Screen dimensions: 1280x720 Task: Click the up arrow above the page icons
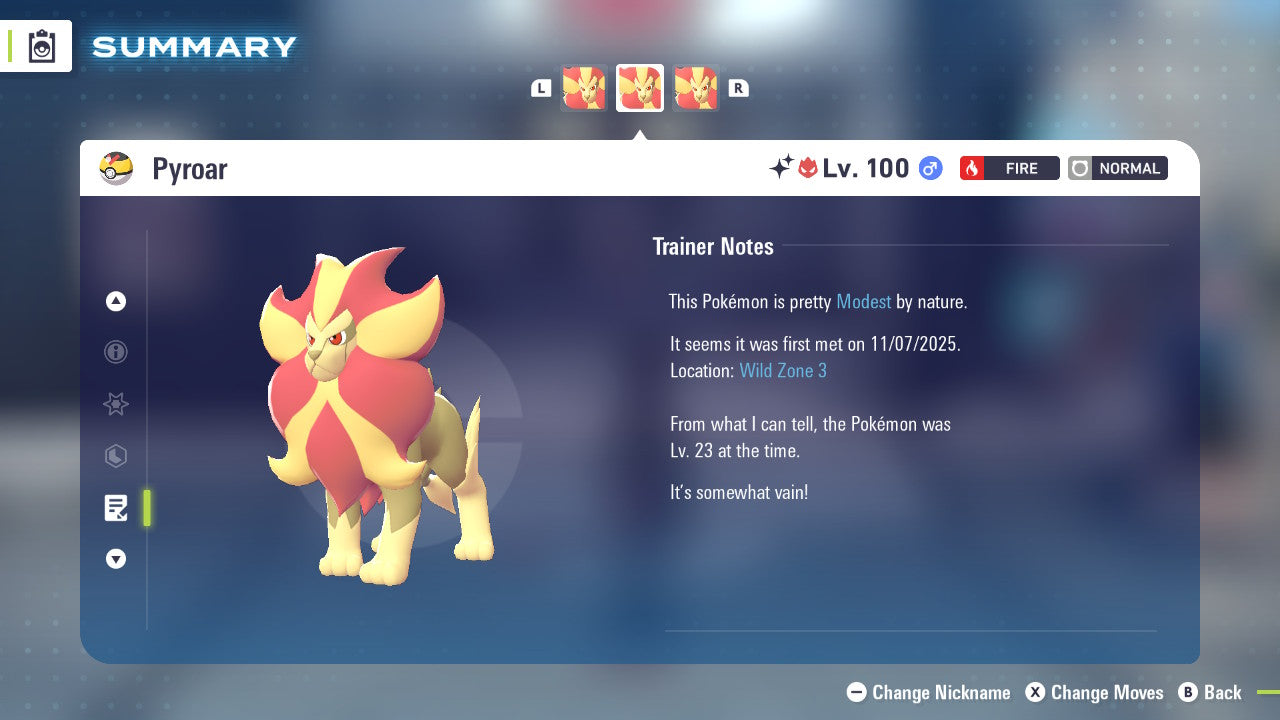(x=116, y=301)
